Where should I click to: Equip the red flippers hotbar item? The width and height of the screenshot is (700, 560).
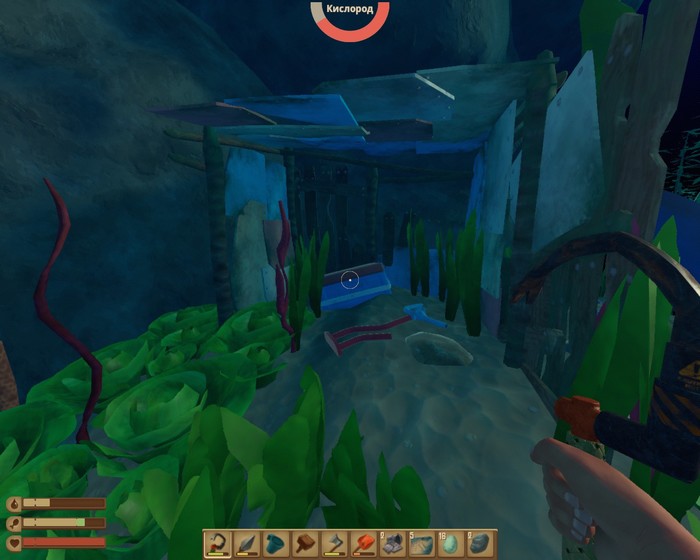click(362, 543)
